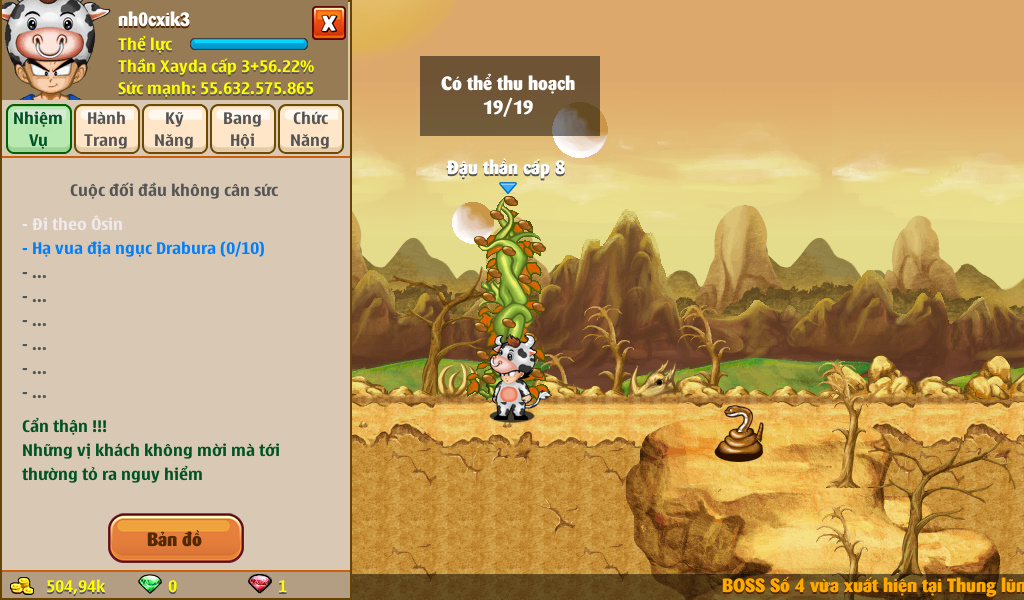Screen dimensions: 1024x600
Task: Open the map with the Bản đồ button
Action: click(175, 539)
